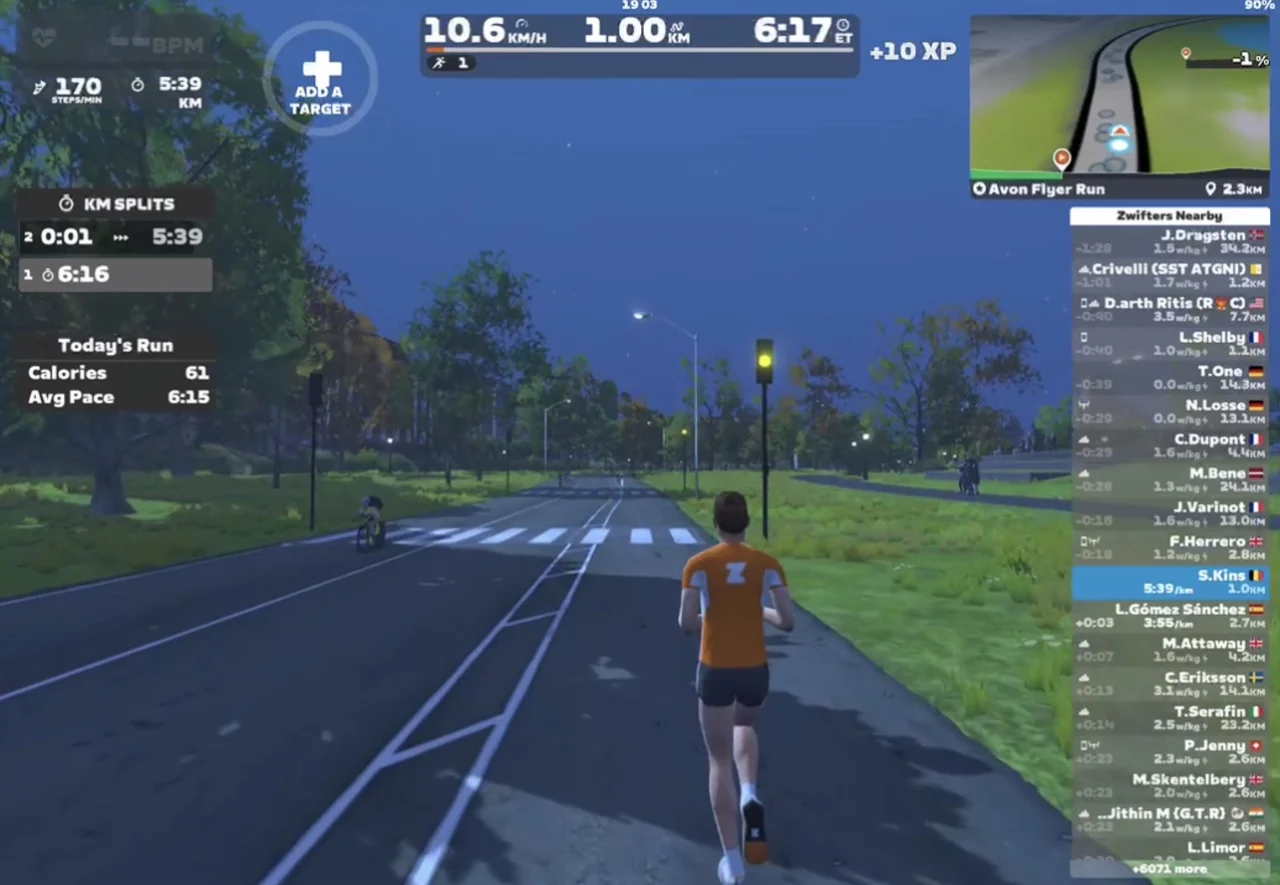Screen dimensions: 1280x885
Task: Expand the +6071 more riders entry
Action: tap(1169, 869)
